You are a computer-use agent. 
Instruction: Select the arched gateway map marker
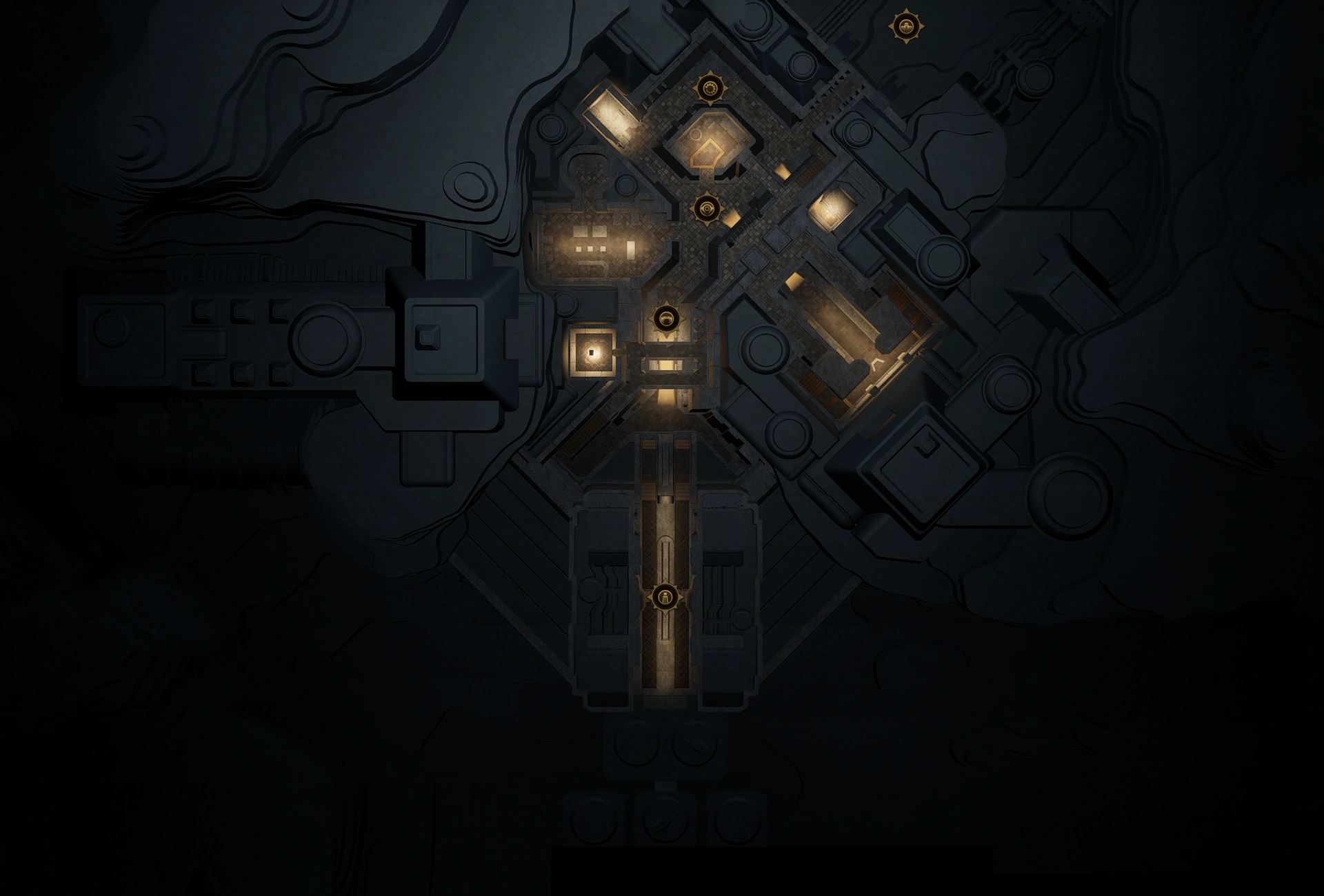tap(665, 318)
